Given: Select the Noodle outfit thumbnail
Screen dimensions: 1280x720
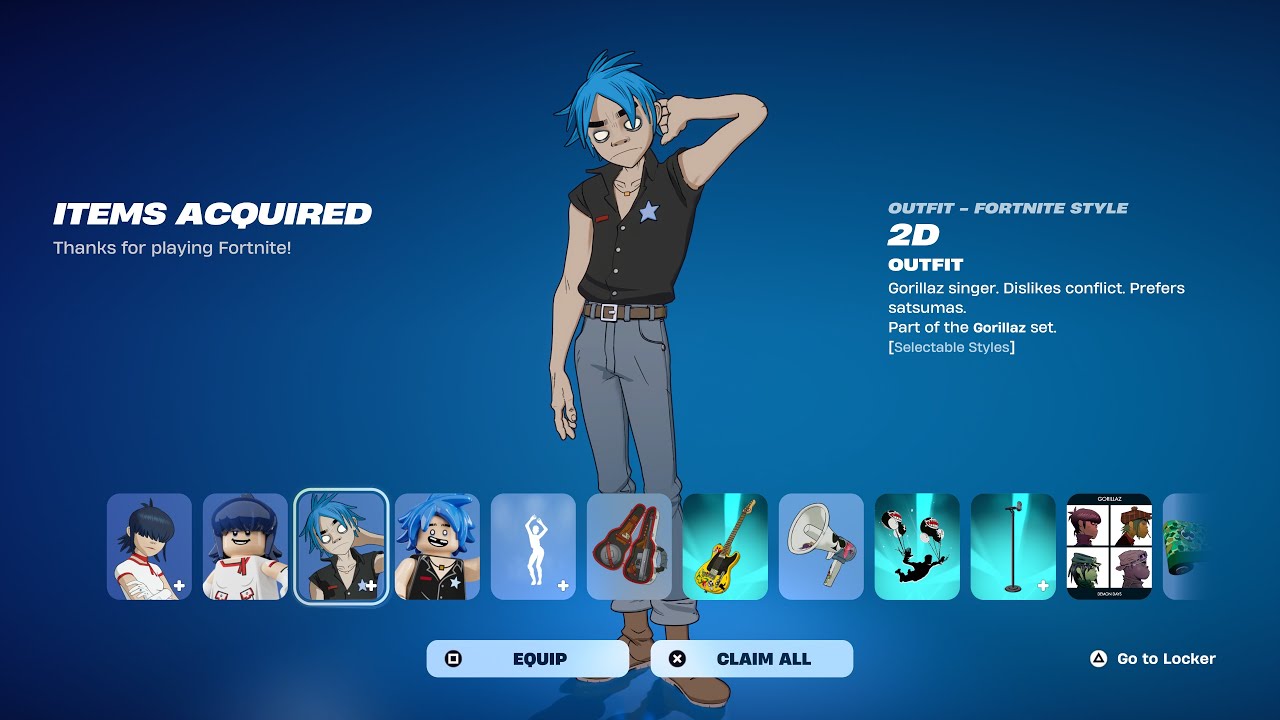Looking at the screenshot, I should (149, 547).
